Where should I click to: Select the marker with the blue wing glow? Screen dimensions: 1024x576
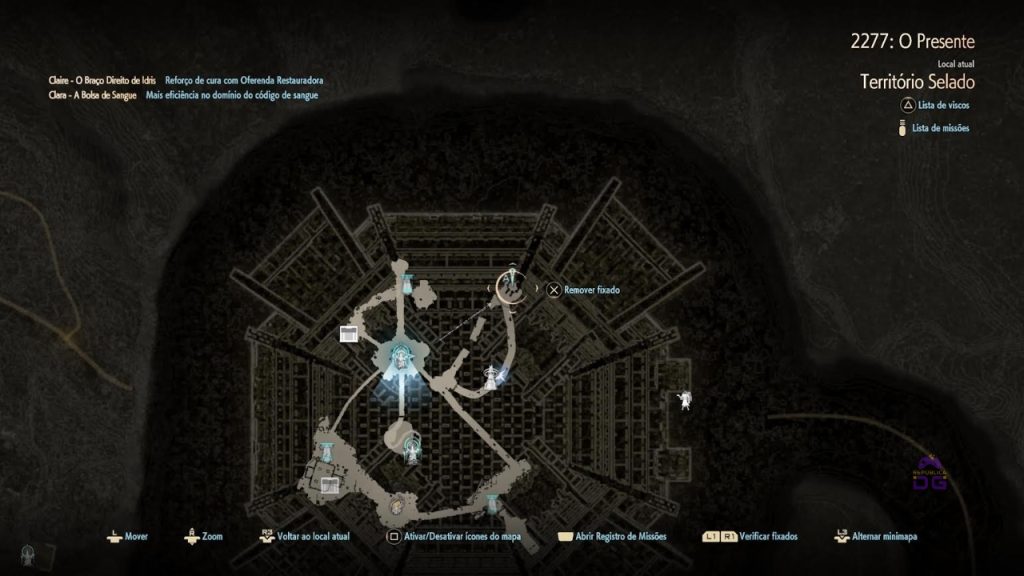click(493, 376)
